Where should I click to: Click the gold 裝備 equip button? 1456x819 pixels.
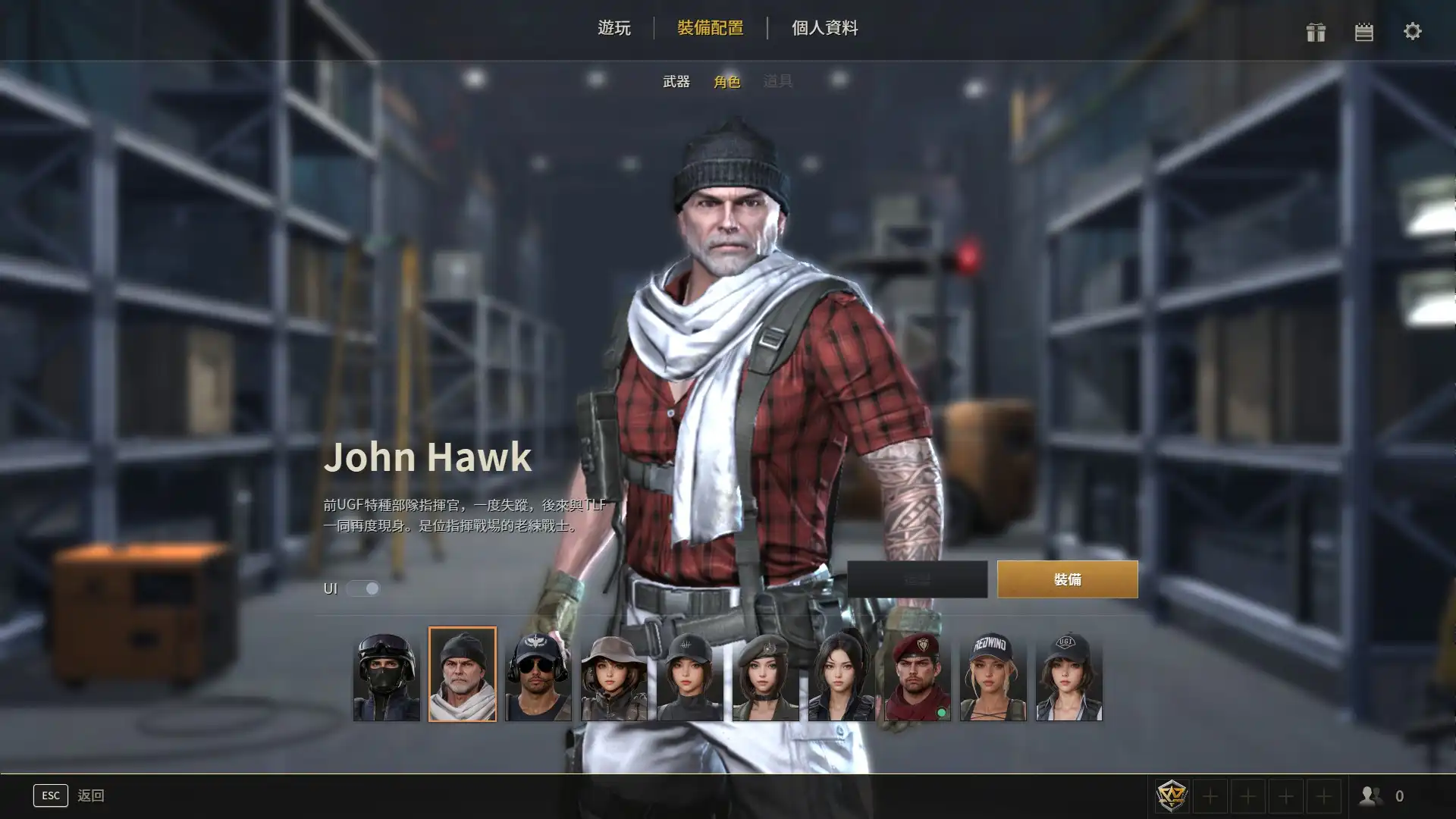point(1067,579)
